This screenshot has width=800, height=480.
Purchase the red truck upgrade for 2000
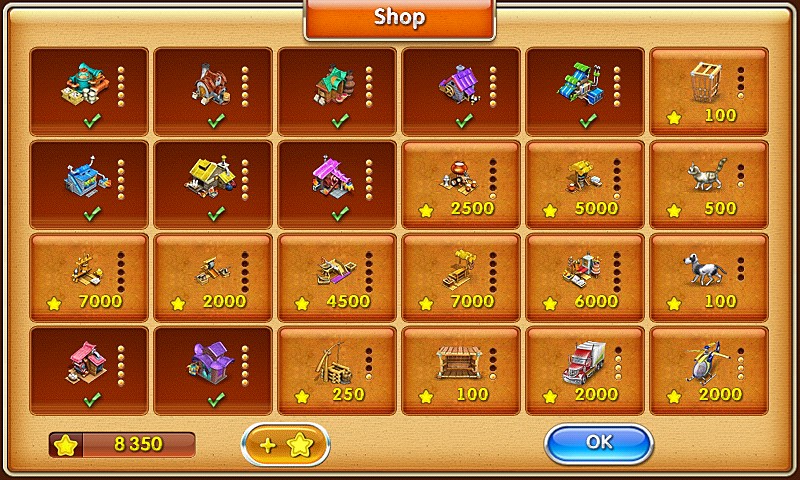pyautogui.click(x=584, y=370)
